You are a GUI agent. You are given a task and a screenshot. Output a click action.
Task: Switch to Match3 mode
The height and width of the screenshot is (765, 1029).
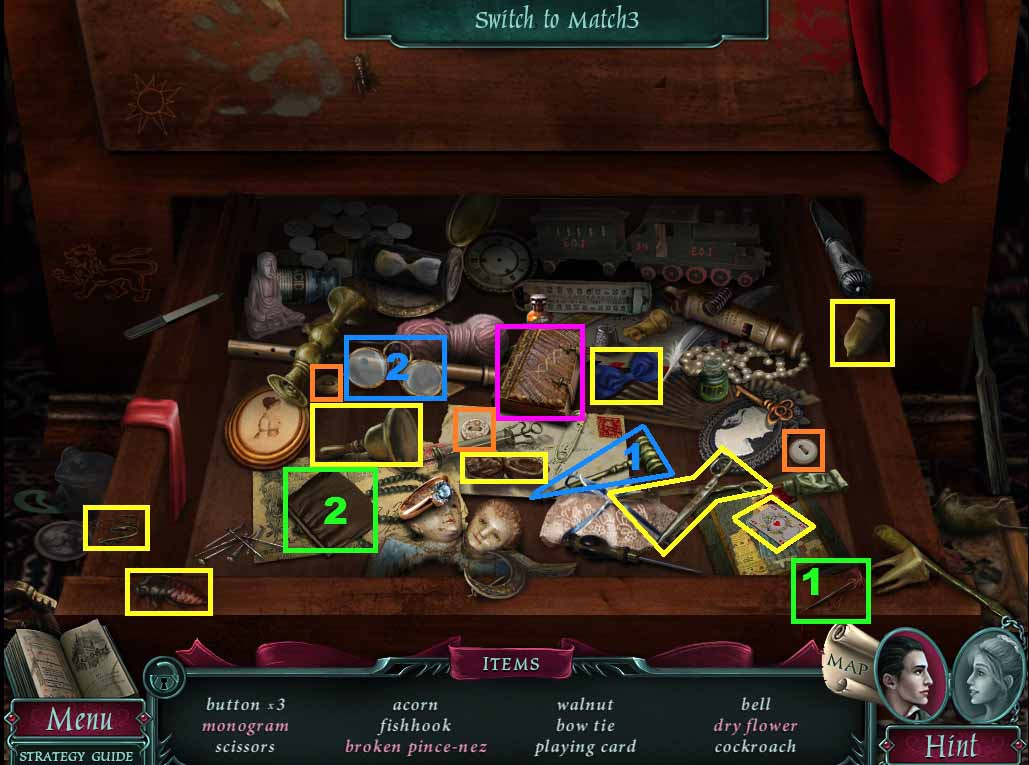point(556,20)
